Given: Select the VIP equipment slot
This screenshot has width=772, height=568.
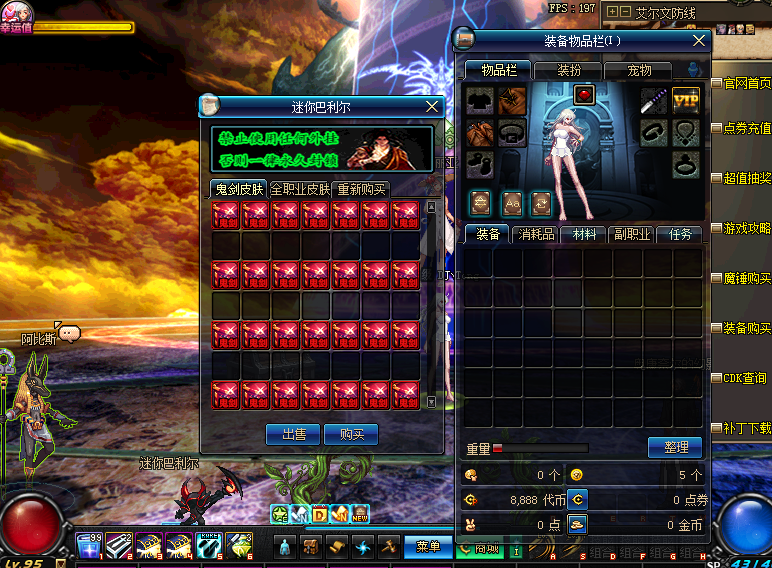Looking at the screenshot, I should 685,100.
